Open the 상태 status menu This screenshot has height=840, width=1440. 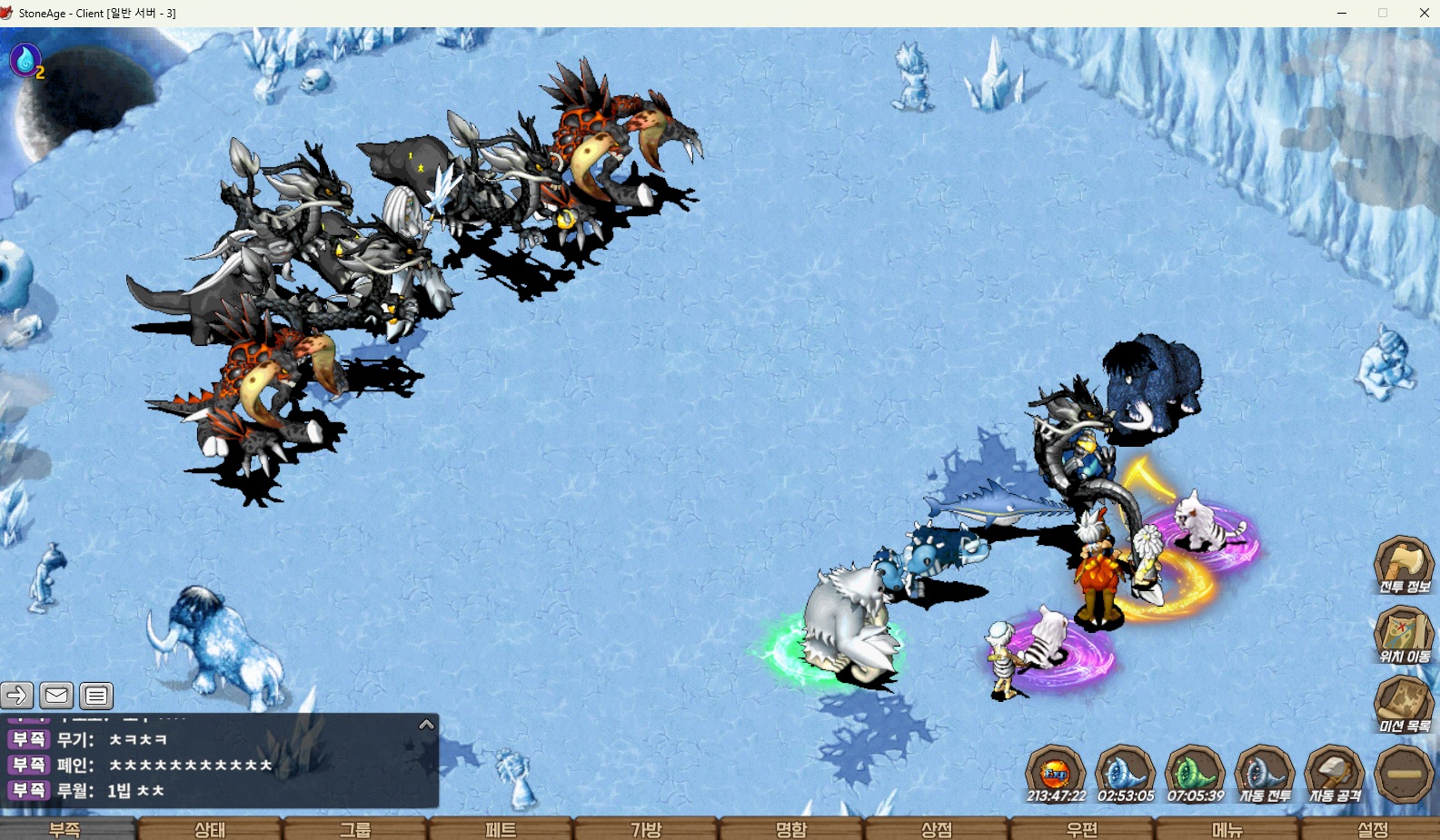(x=210, y=828)
